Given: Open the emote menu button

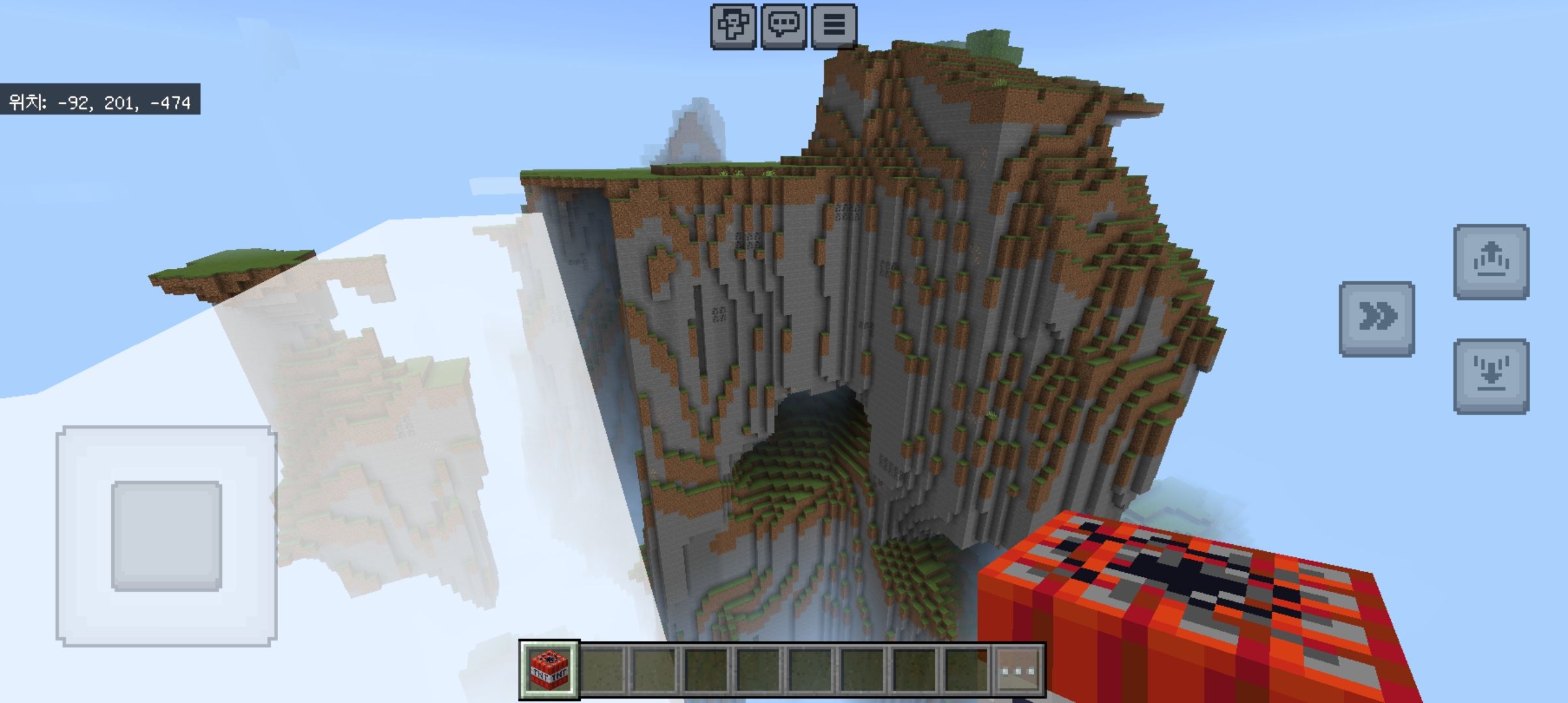Looking at the screenshot, I should tap(733, 26).
